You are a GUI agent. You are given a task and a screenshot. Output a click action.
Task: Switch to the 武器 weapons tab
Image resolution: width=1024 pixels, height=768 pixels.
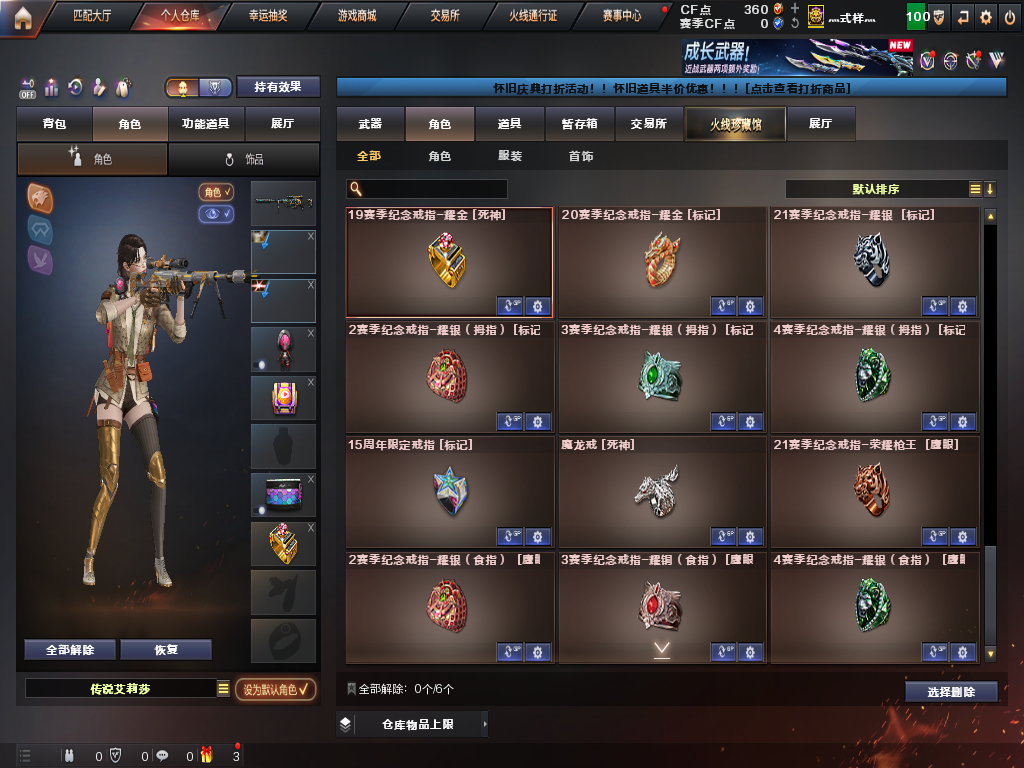[x=370, y=124]
